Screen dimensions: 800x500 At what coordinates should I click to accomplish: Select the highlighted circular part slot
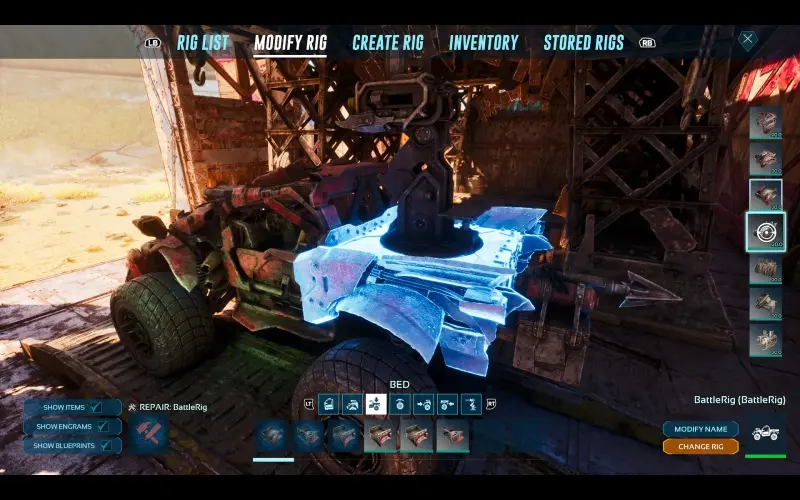tap(766, 231)
